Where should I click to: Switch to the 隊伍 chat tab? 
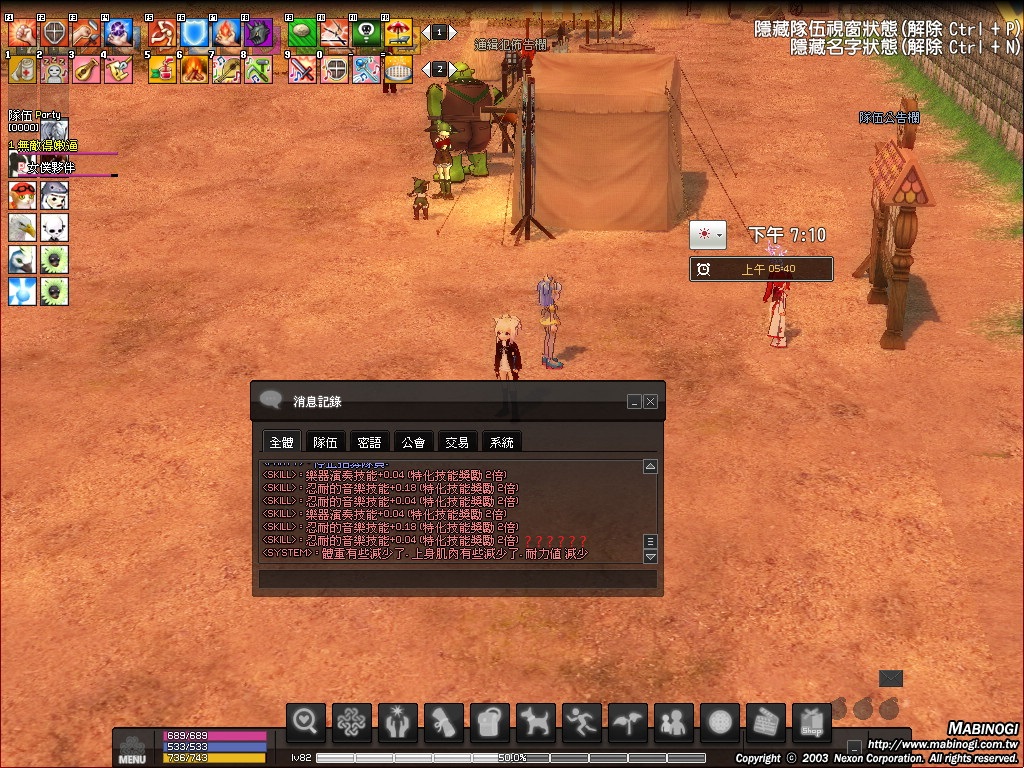coord(325,442)
